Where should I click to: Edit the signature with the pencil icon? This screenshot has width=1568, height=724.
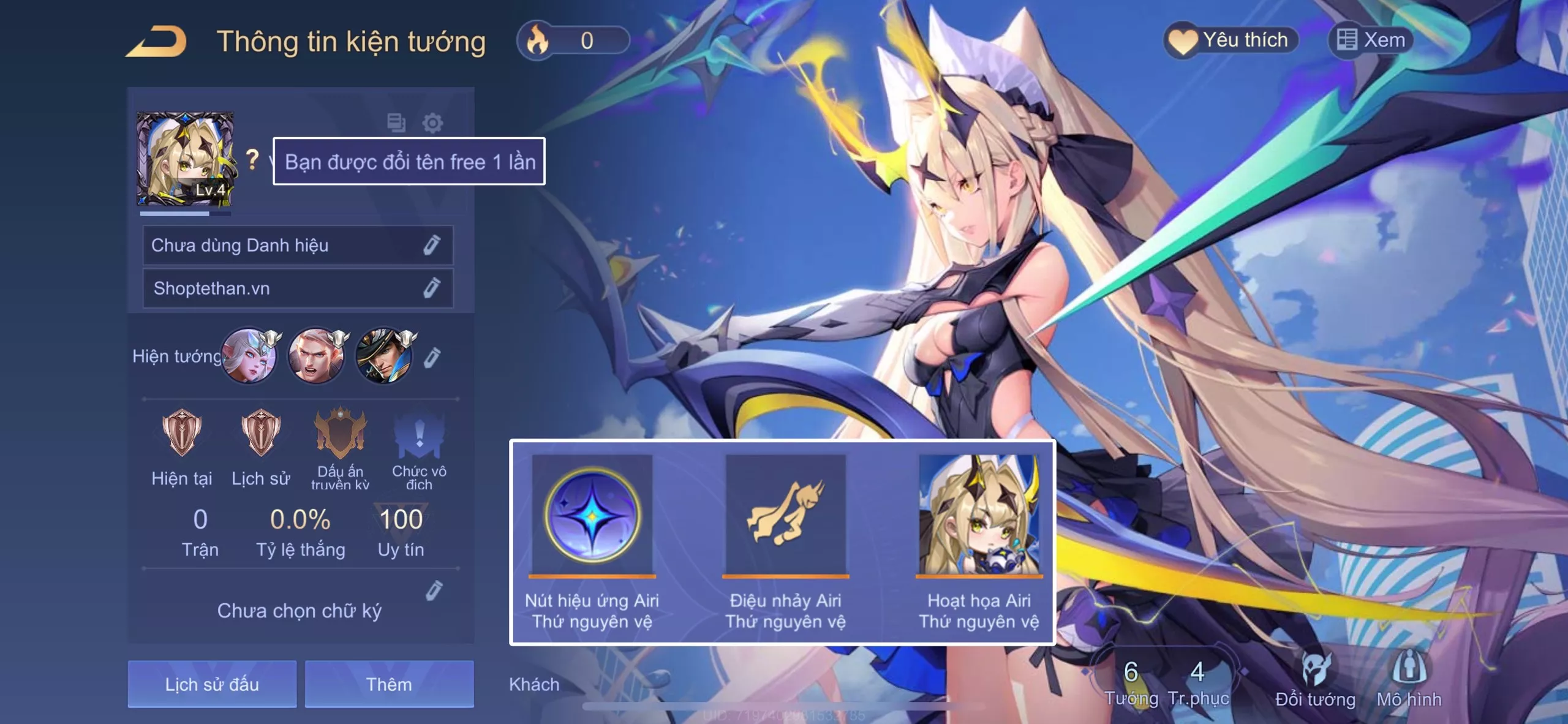point(434,590)
